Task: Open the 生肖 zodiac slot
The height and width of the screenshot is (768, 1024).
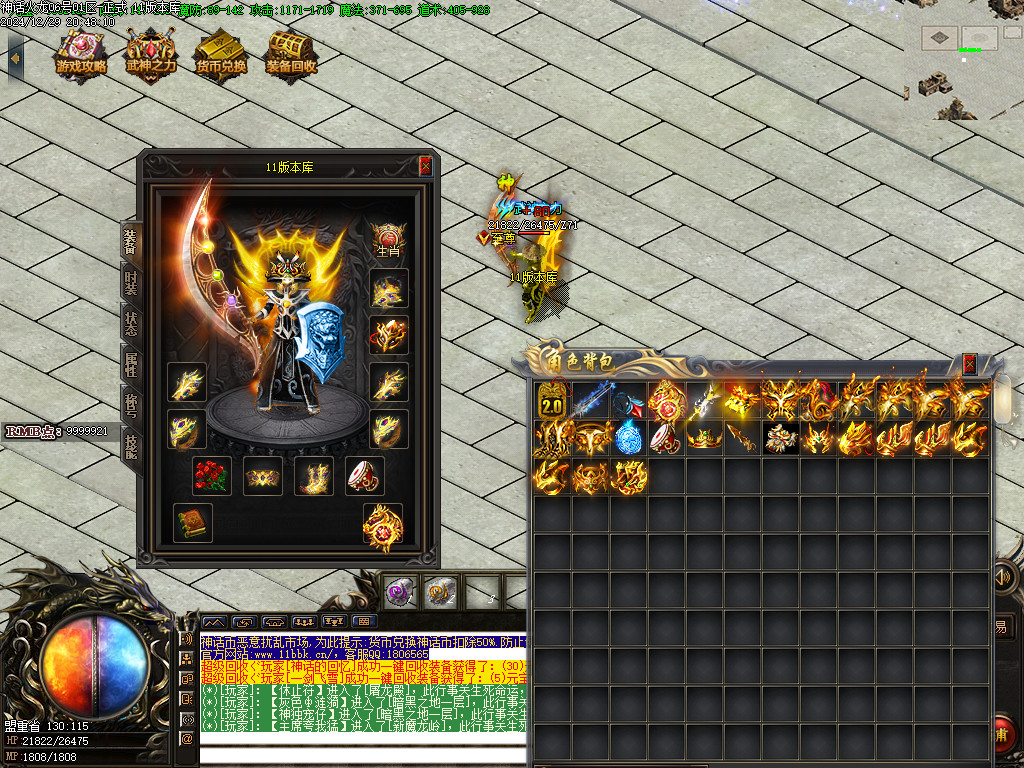Action: (x=388, y=240)
